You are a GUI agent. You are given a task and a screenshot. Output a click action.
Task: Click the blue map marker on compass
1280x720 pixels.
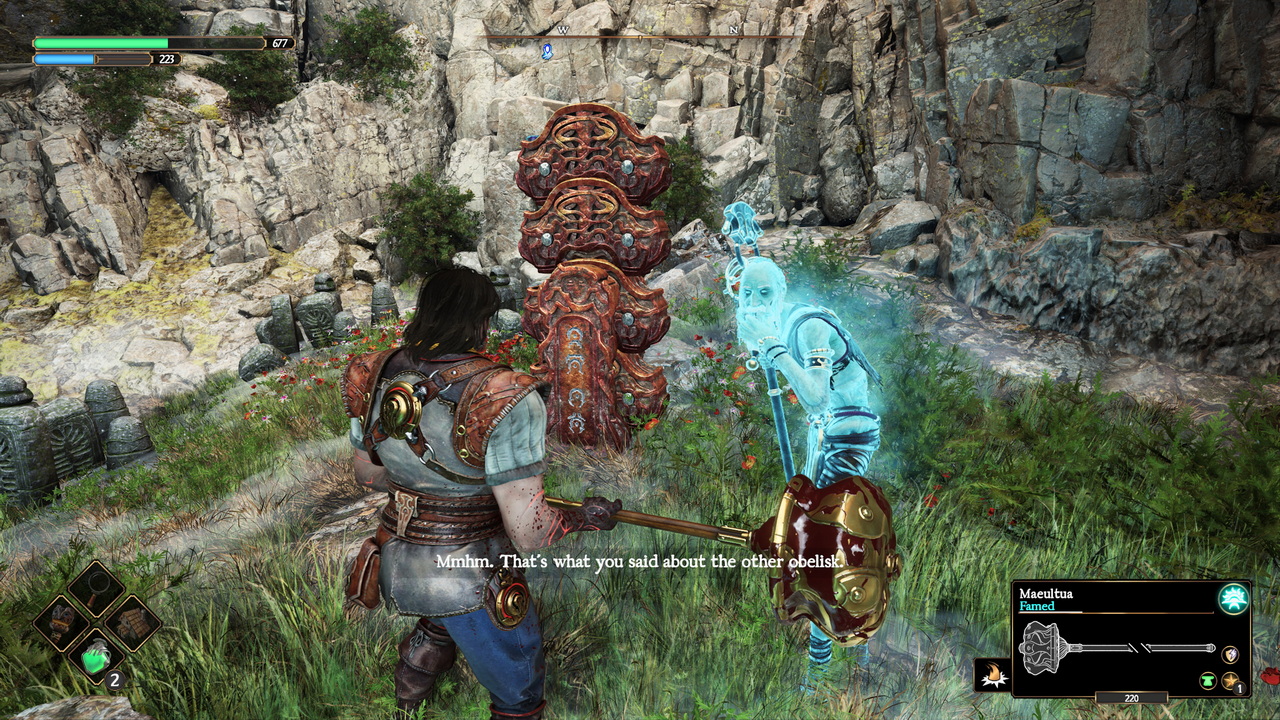tap(547, 51)
